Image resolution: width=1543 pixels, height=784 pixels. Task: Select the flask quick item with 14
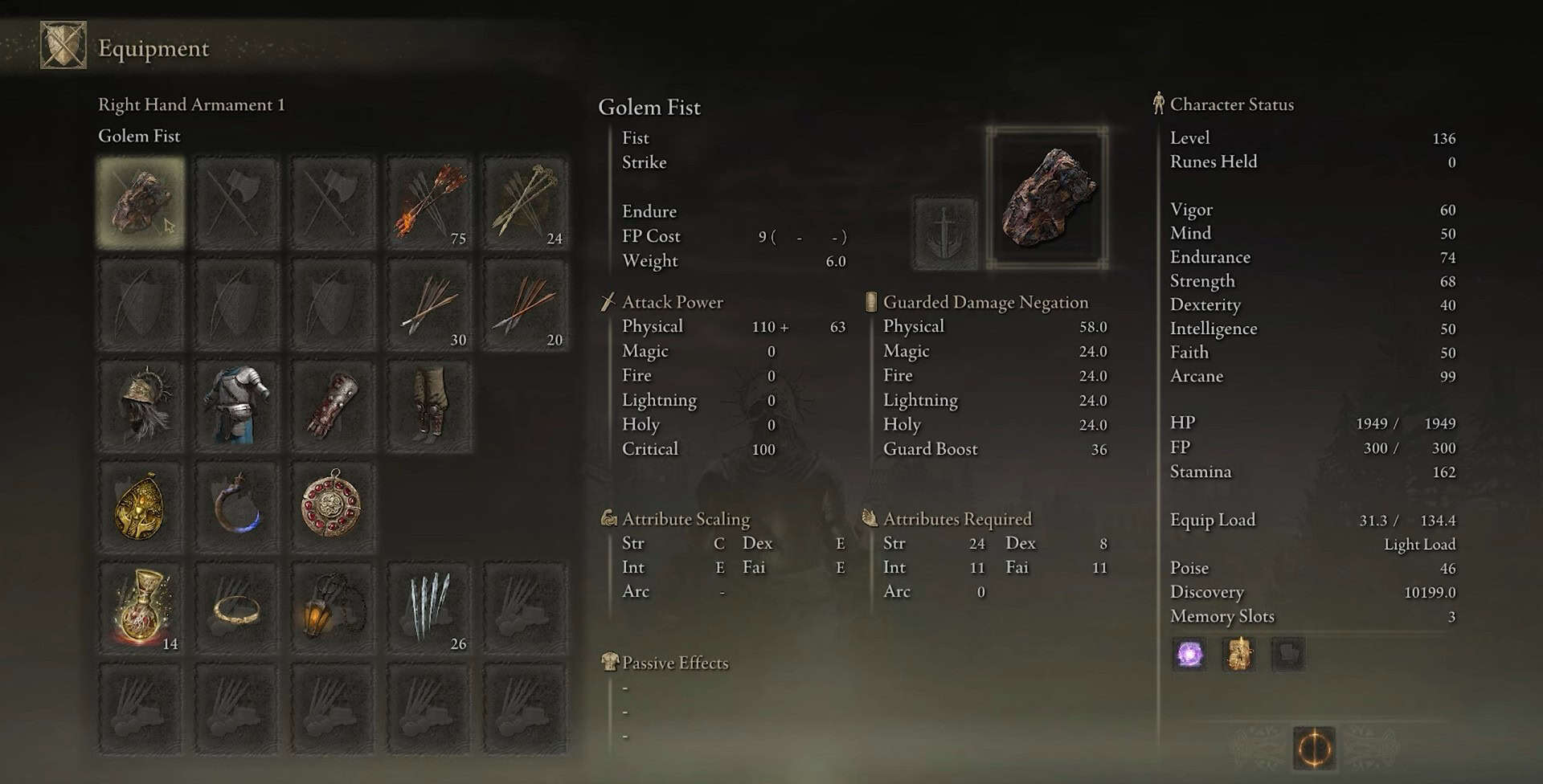point(141,608)
